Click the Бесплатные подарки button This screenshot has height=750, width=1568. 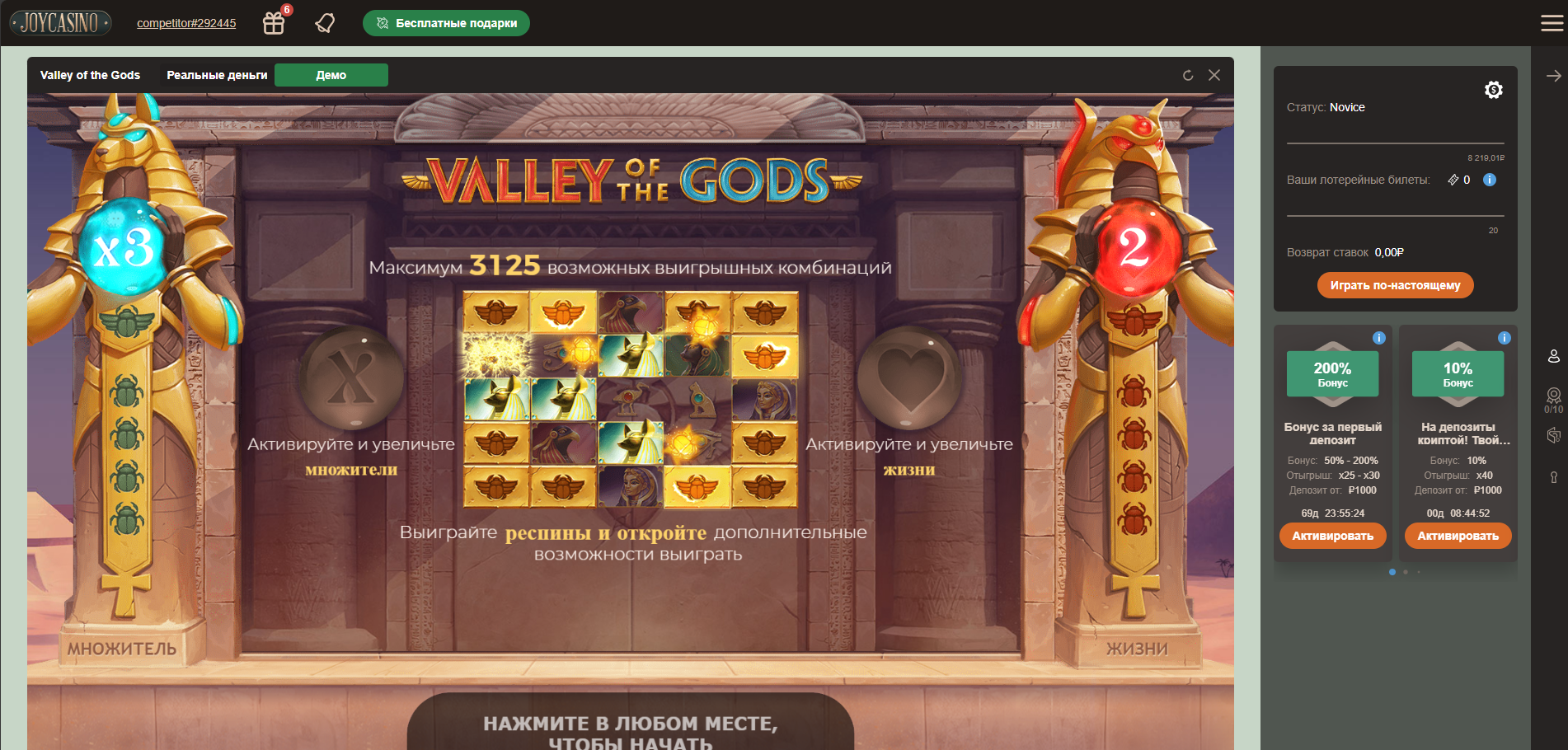click(x=446, y=23)
